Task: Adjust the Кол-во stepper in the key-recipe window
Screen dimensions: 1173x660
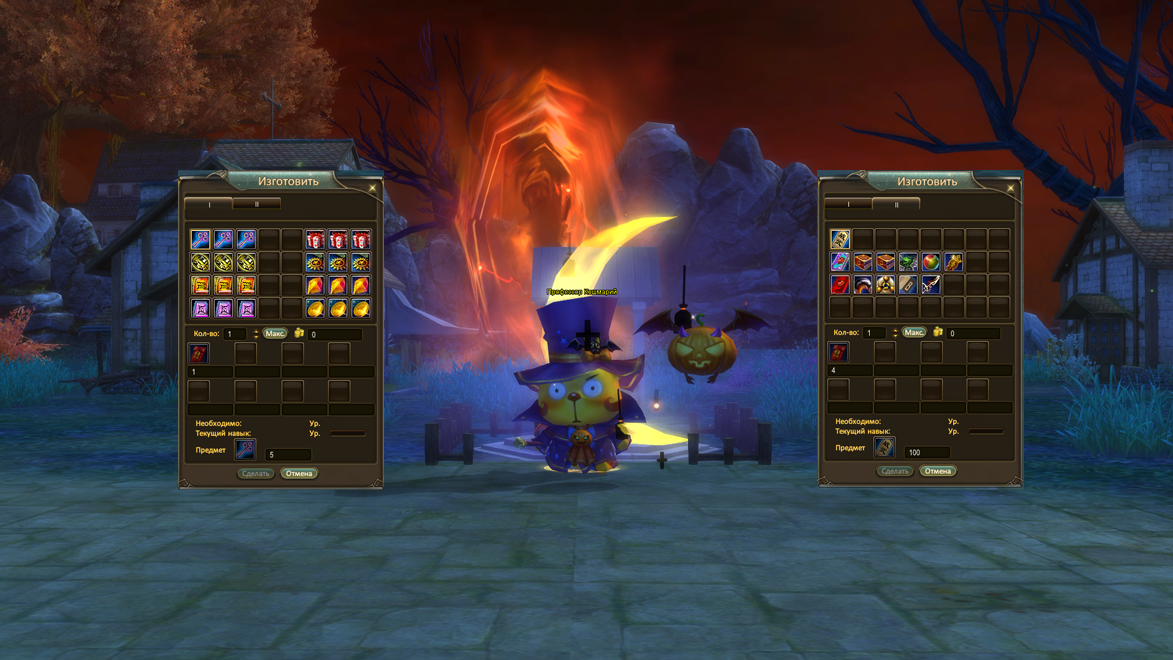Action: tap(256, 333)
